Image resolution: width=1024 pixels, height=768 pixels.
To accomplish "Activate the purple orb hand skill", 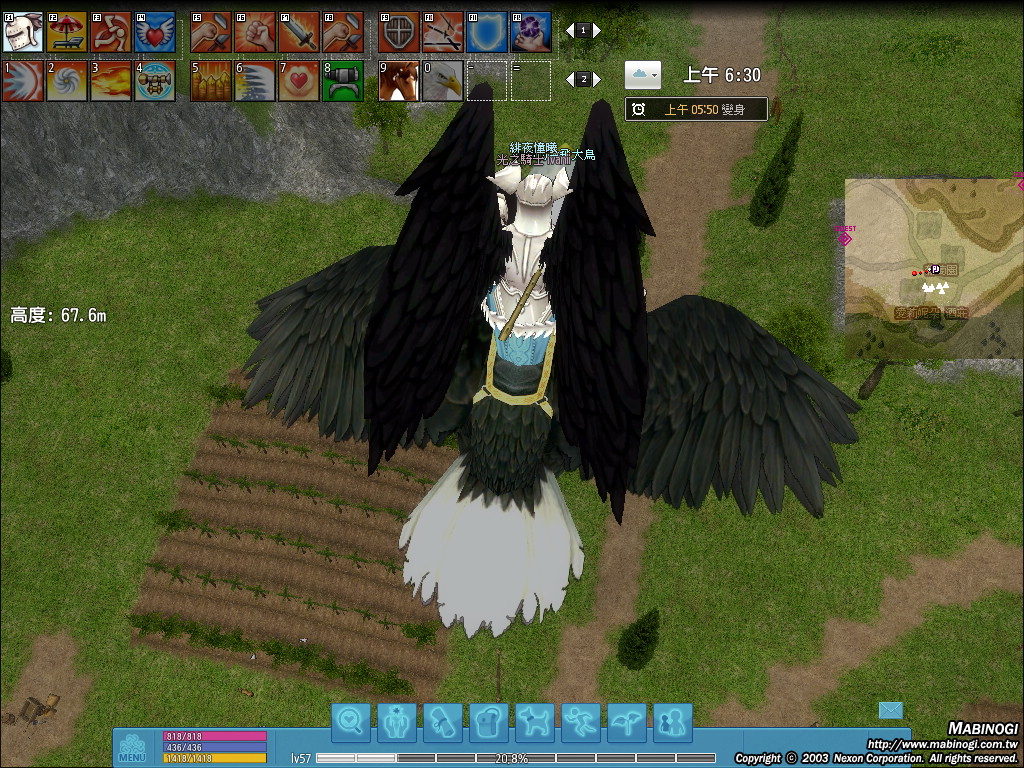I will point(531,32).
